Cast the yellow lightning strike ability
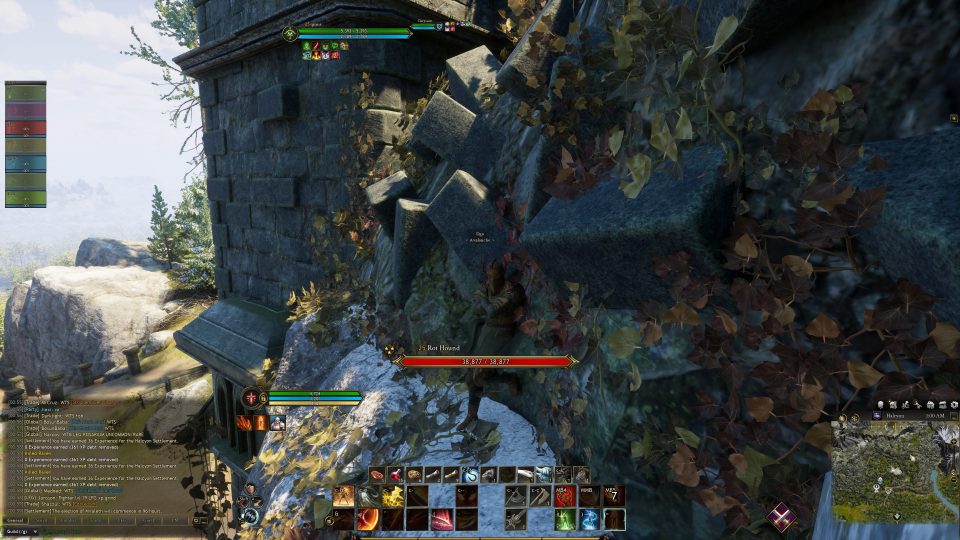The height and width of the screenshot is (540, 960). [393, 496]
